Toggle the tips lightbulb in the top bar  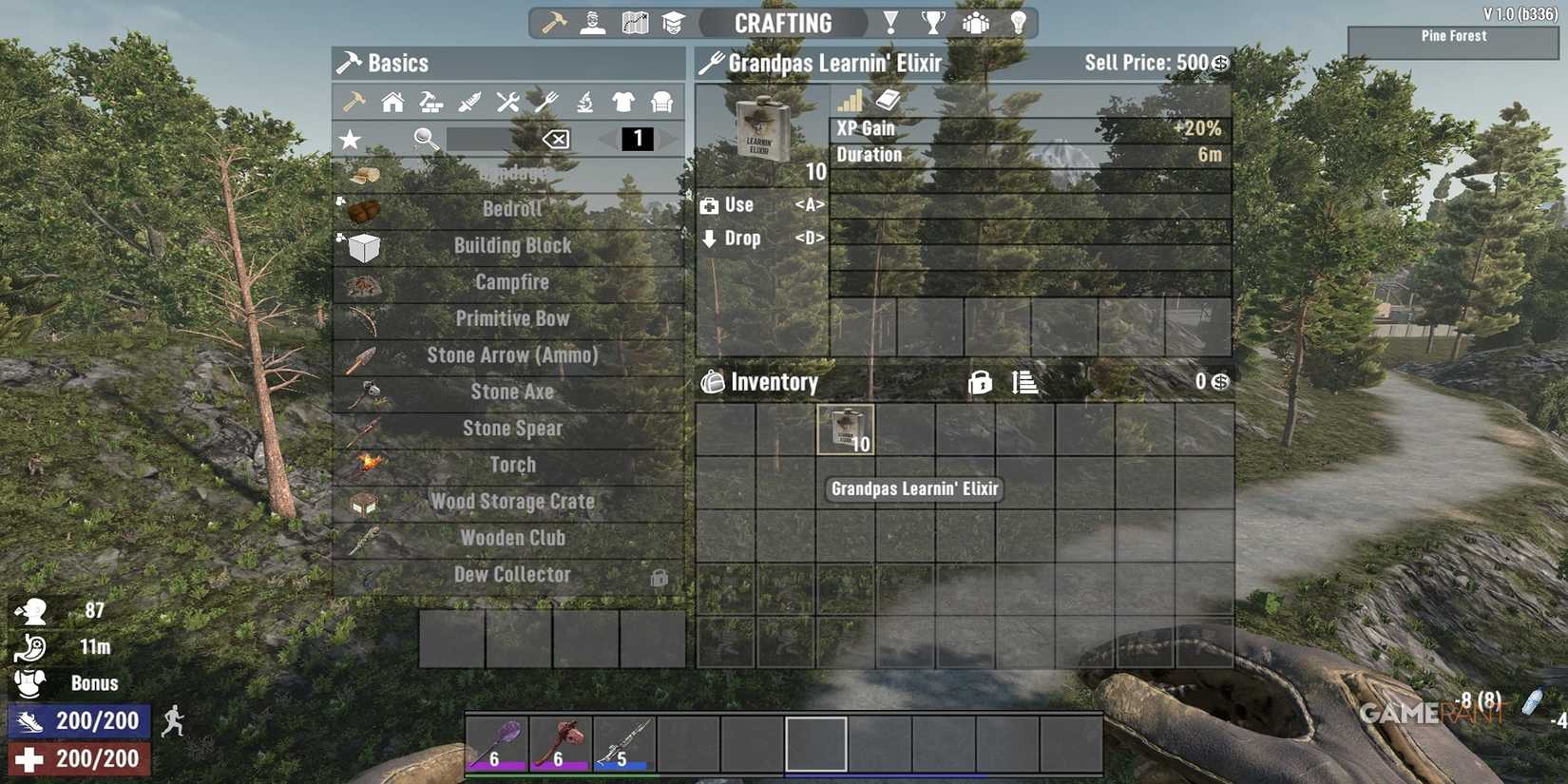point(1019,22)
